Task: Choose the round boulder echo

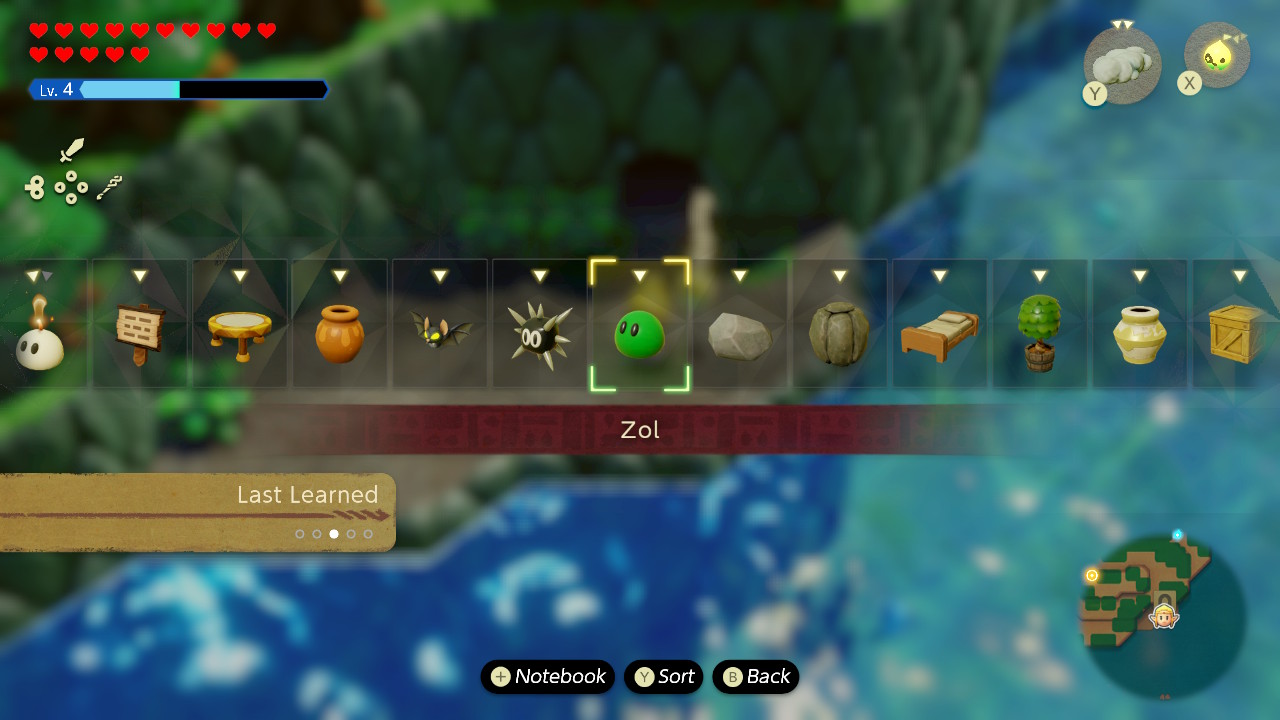Action: coord(840,335)
